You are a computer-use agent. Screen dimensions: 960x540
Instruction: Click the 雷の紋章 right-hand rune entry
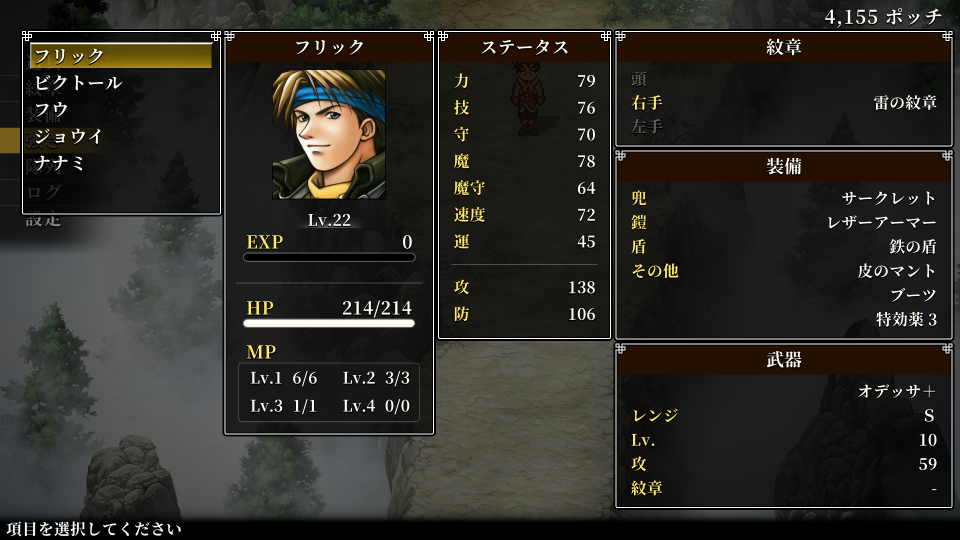(x=904, y=102)
